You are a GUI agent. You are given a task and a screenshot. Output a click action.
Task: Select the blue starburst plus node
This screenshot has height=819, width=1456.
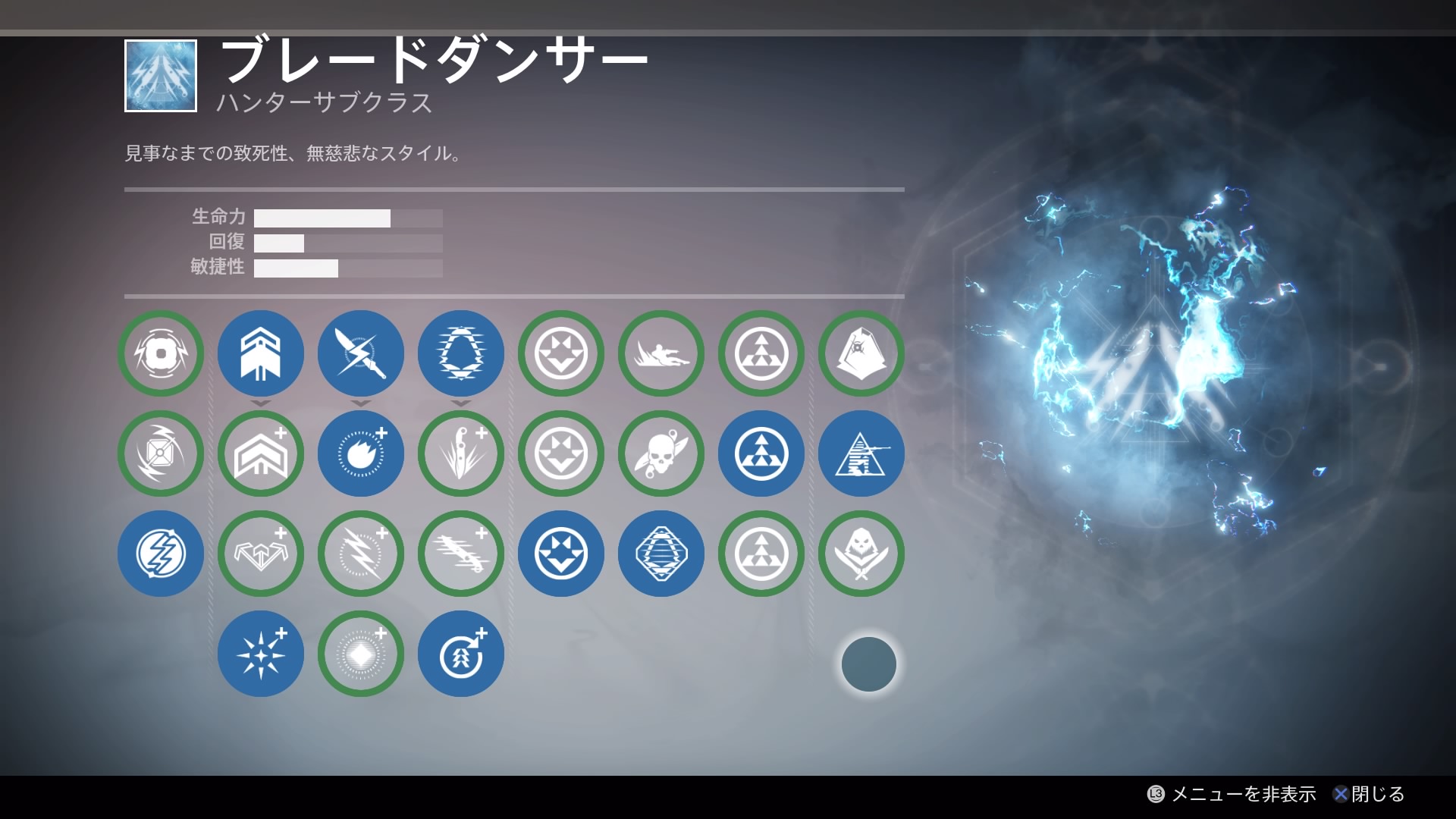coord(261,654)
